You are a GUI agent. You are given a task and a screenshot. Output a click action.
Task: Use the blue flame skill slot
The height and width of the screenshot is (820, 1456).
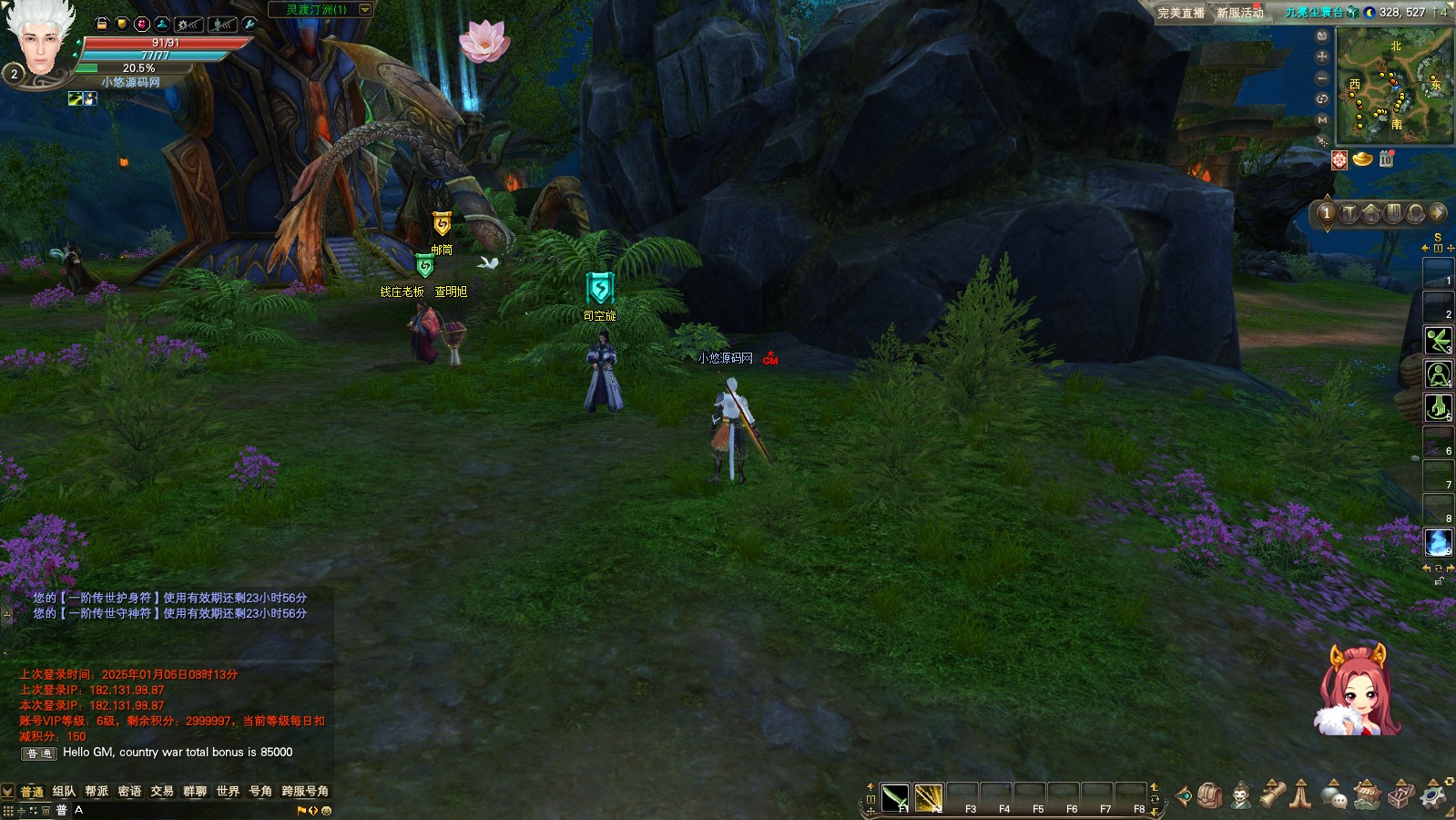(x=1438, y=542)
